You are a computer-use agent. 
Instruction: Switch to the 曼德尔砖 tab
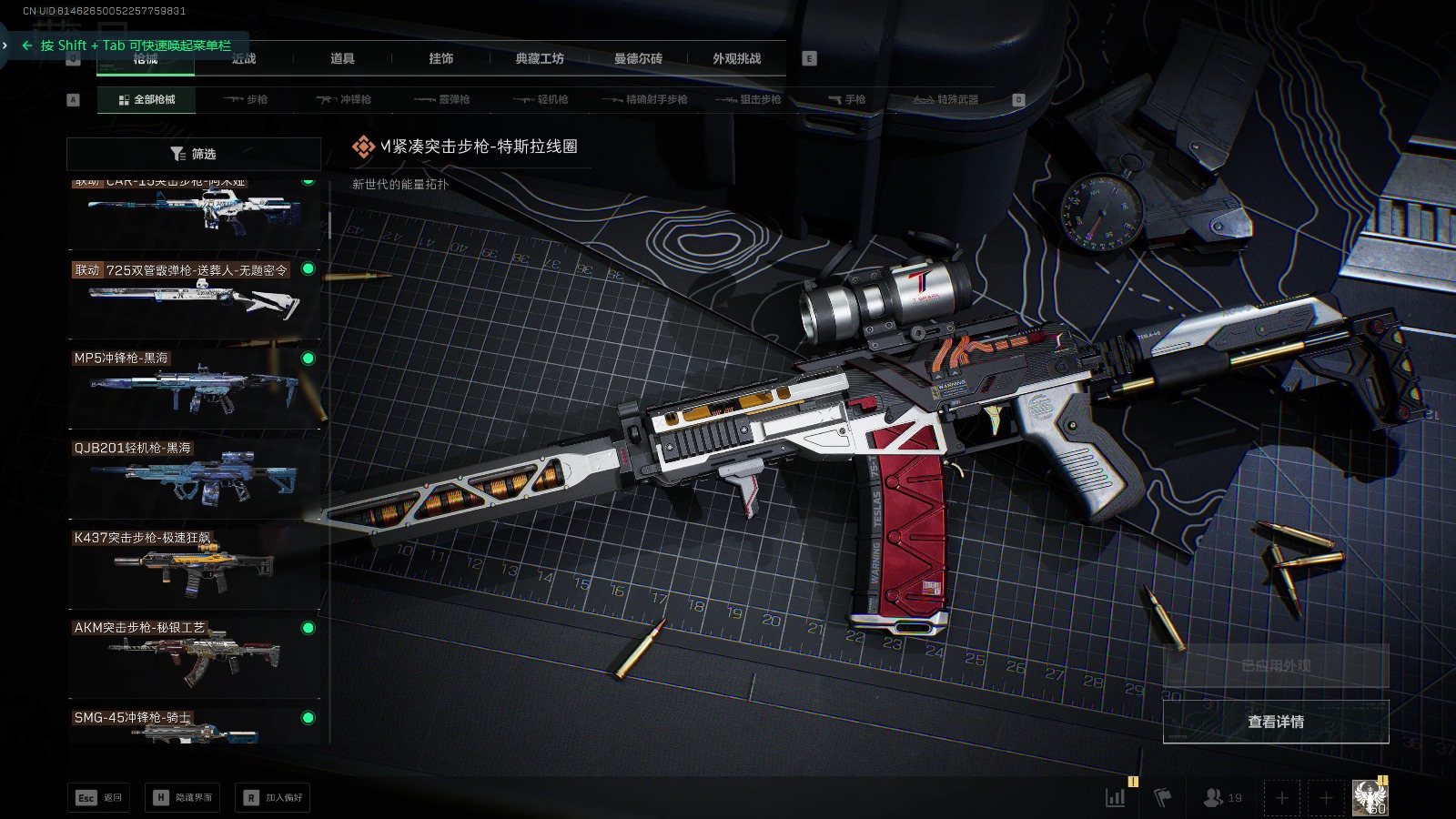pos(638,59)
